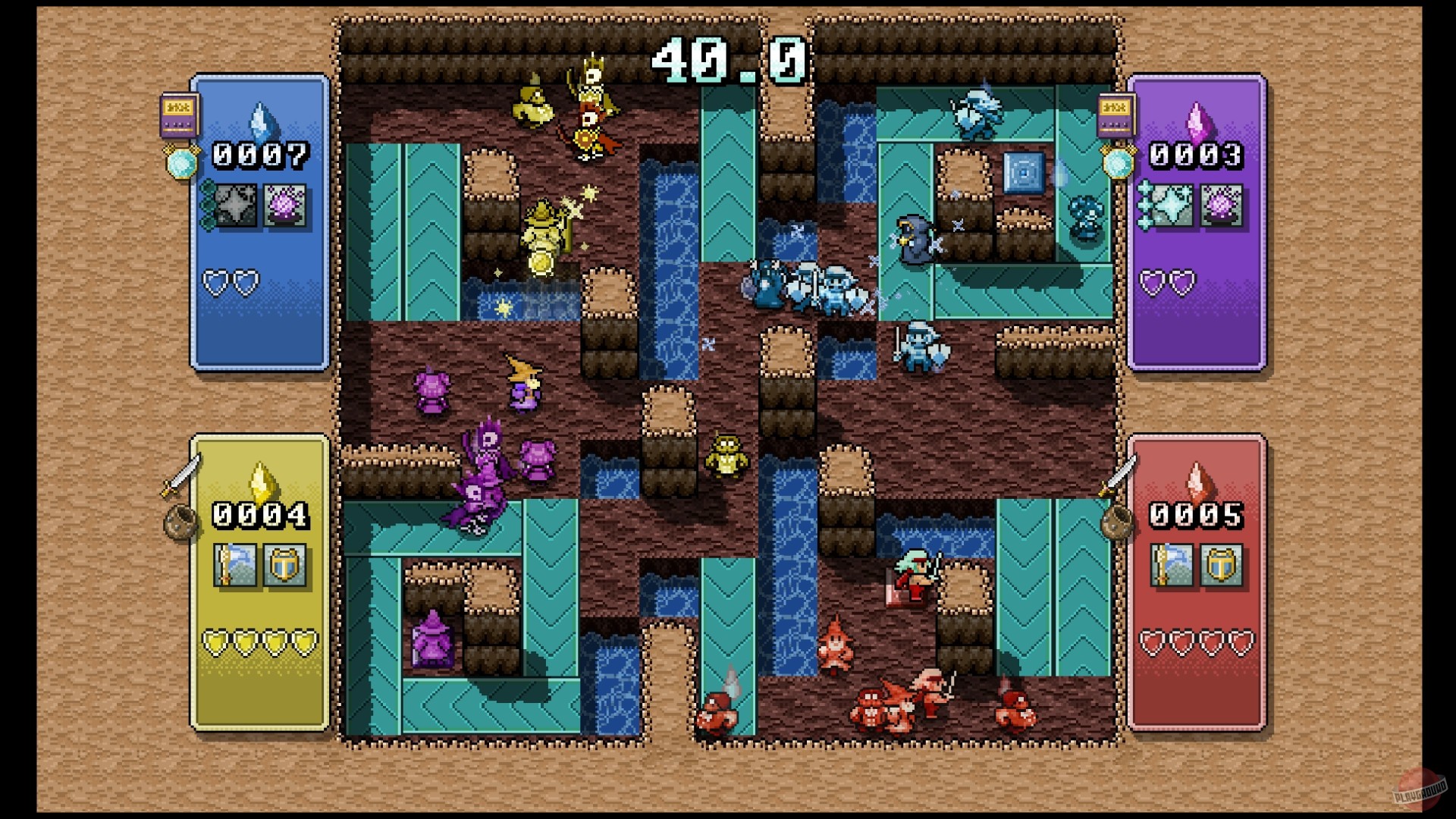1456x819 pixels.
Task: Click the spellbook badge beside the blue panel
Action: 178,115
